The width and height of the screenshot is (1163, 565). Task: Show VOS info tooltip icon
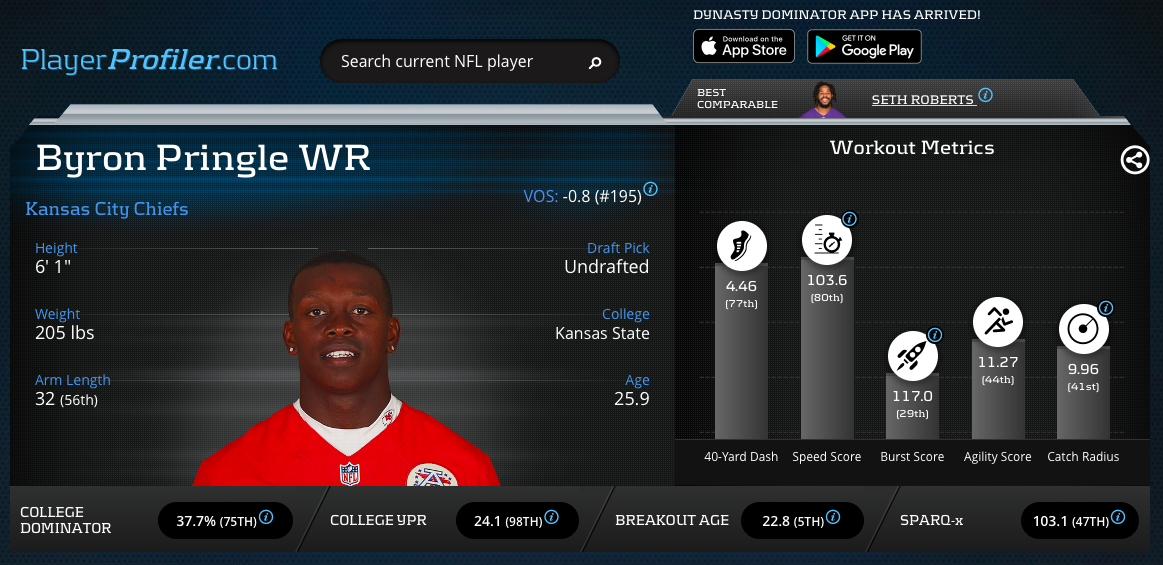click(x=651, y=189)
